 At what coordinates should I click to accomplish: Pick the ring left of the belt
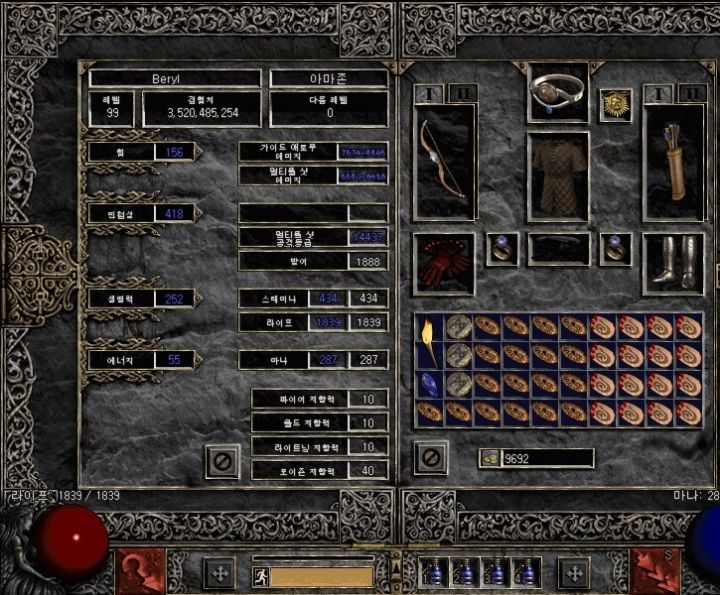(502, 249)
